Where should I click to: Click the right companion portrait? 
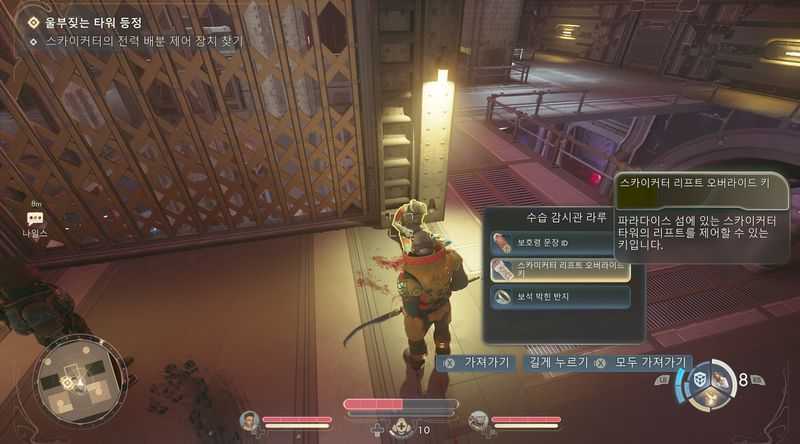pyautogui.click(x=478, y=421)
